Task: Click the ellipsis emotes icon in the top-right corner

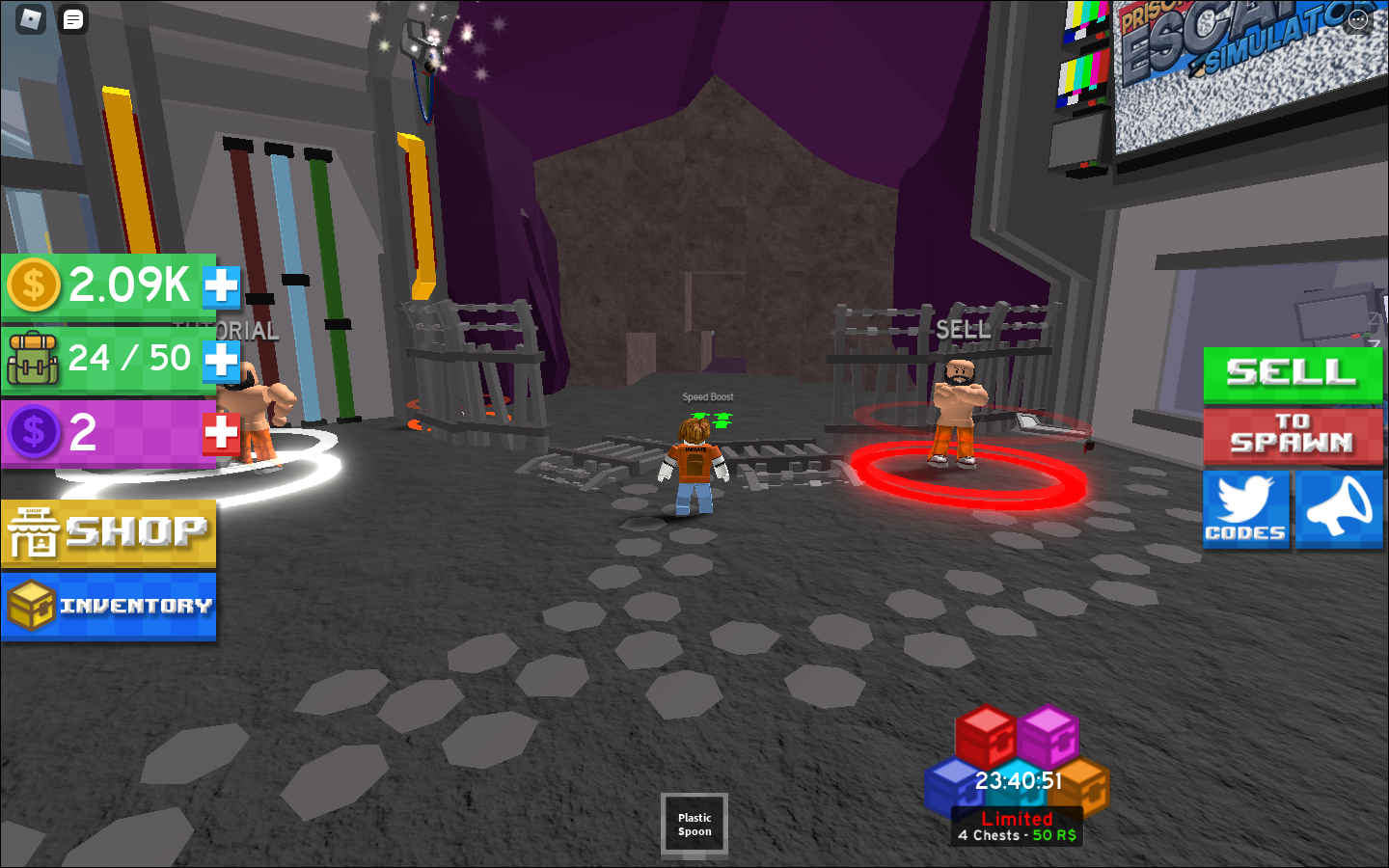Action: pyautogui.click(x=1357, y=17)
